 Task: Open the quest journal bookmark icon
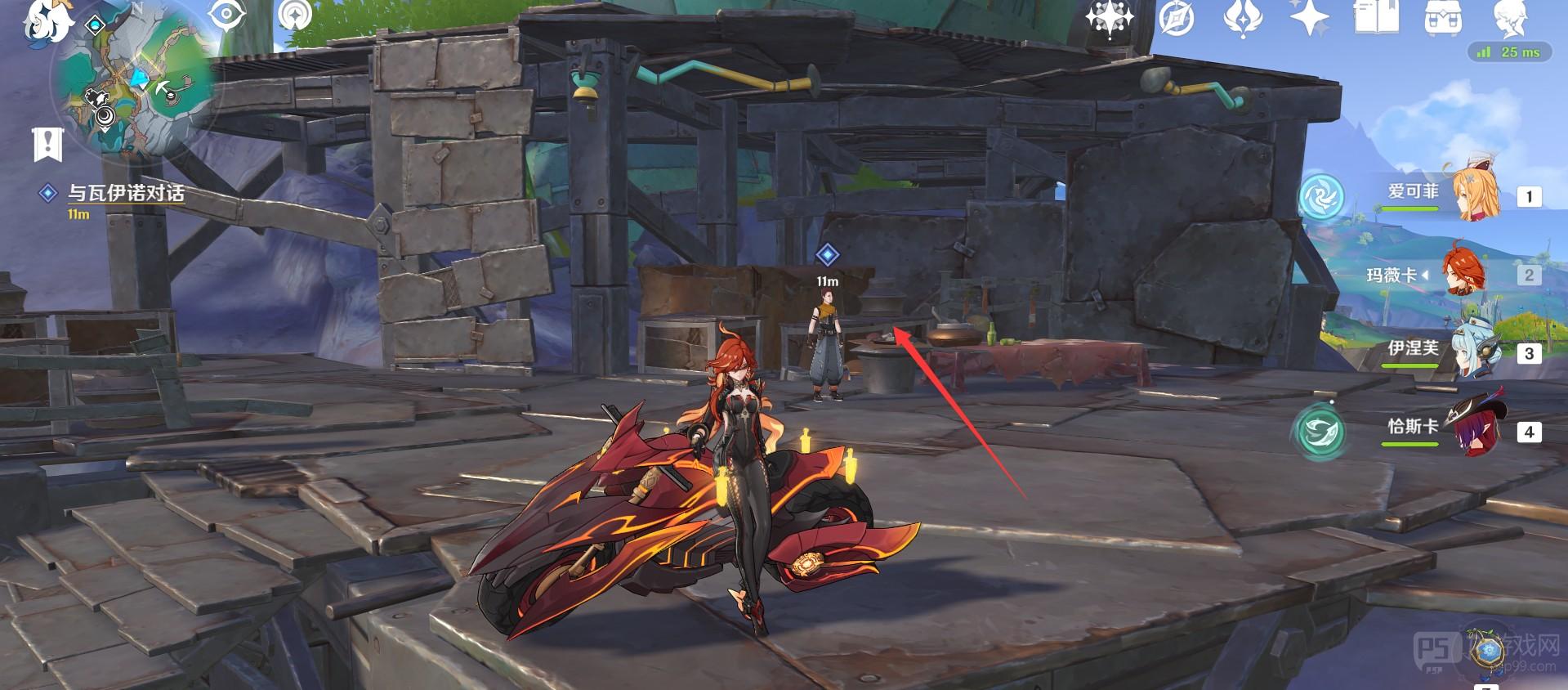pyautogui.click(x=47, y=145)
